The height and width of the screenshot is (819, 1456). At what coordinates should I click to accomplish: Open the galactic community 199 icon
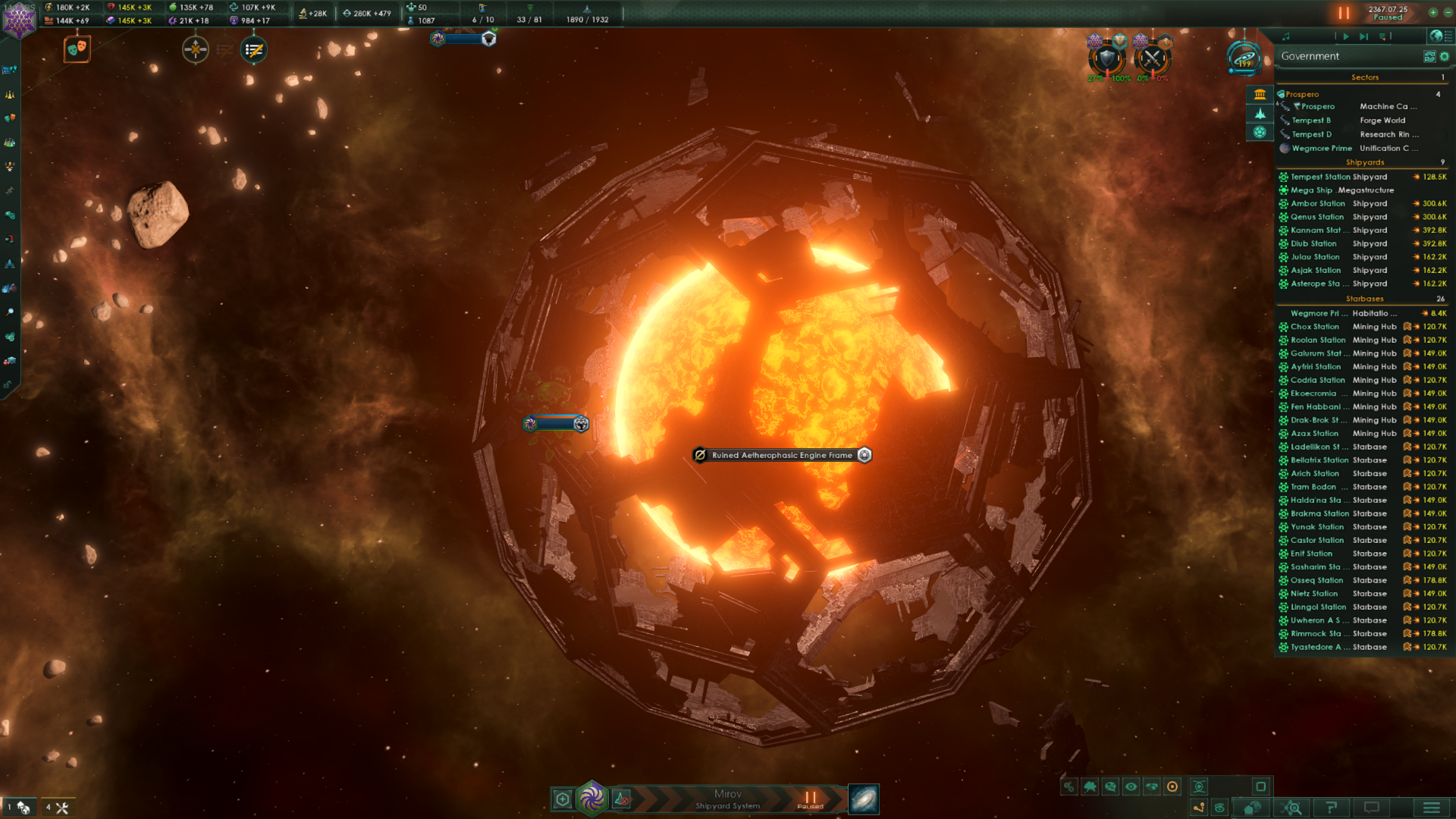click(1244, 58)
